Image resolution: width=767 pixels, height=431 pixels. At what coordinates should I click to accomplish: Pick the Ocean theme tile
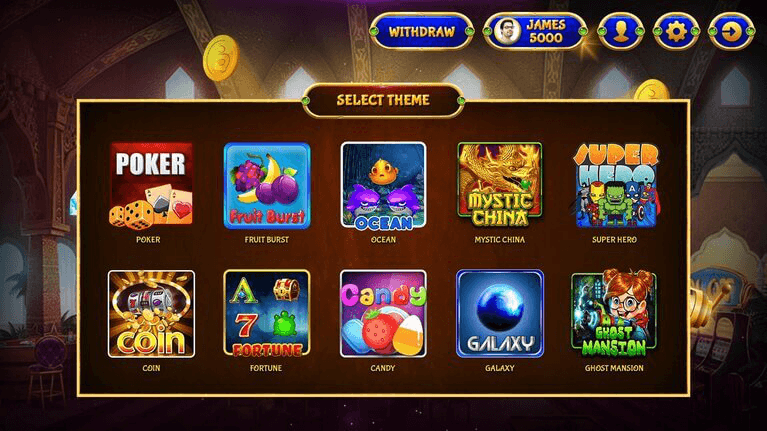383,186
